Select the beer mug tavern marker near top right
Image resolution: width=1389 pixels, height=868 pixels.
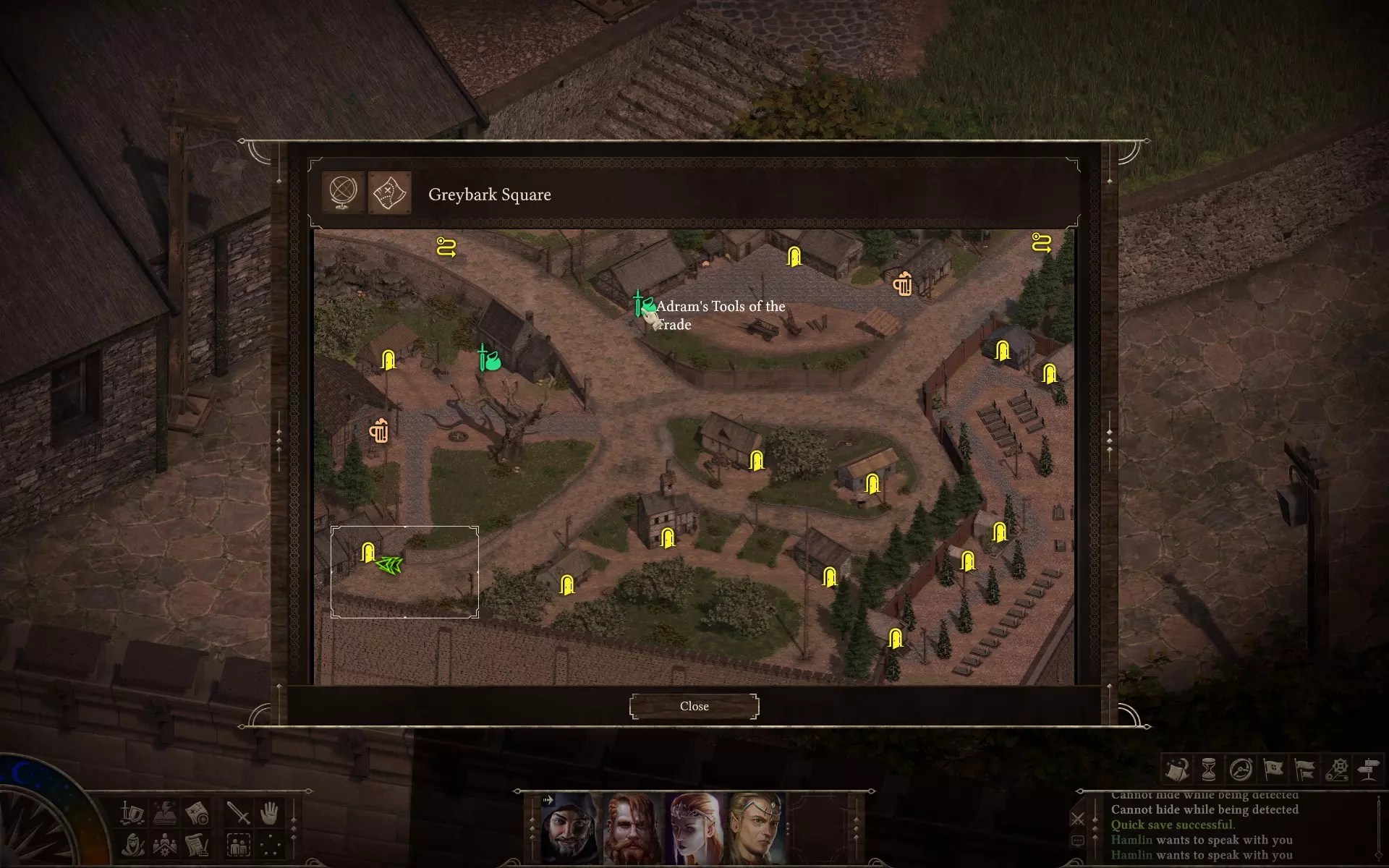[902, 283]
